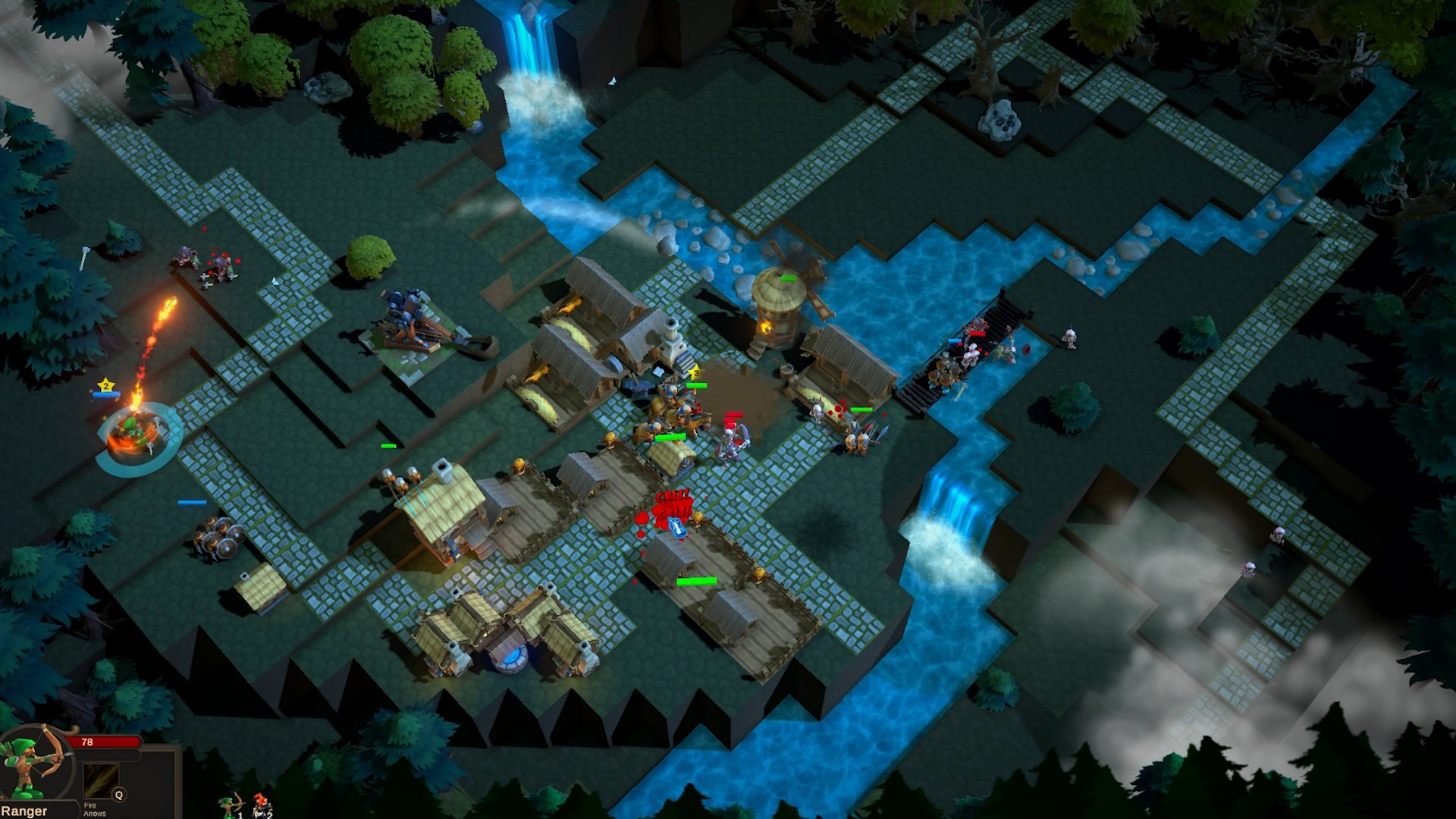1456x819 pixels.
Task: Select the Fire Arrows ability icon
Action: tap(101, 782)
